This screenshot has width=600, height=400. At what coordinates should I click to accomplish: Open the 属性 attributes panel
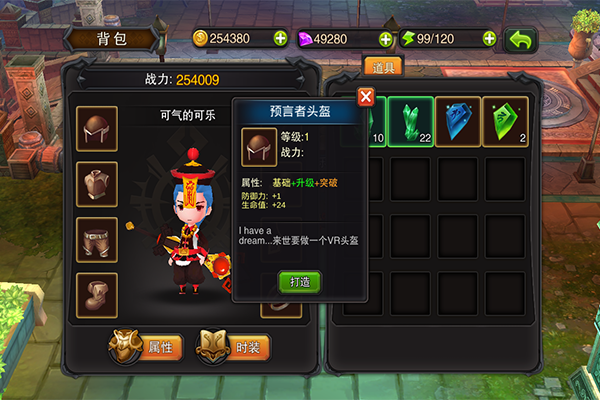pyautogui.click(x=147, y=346)
